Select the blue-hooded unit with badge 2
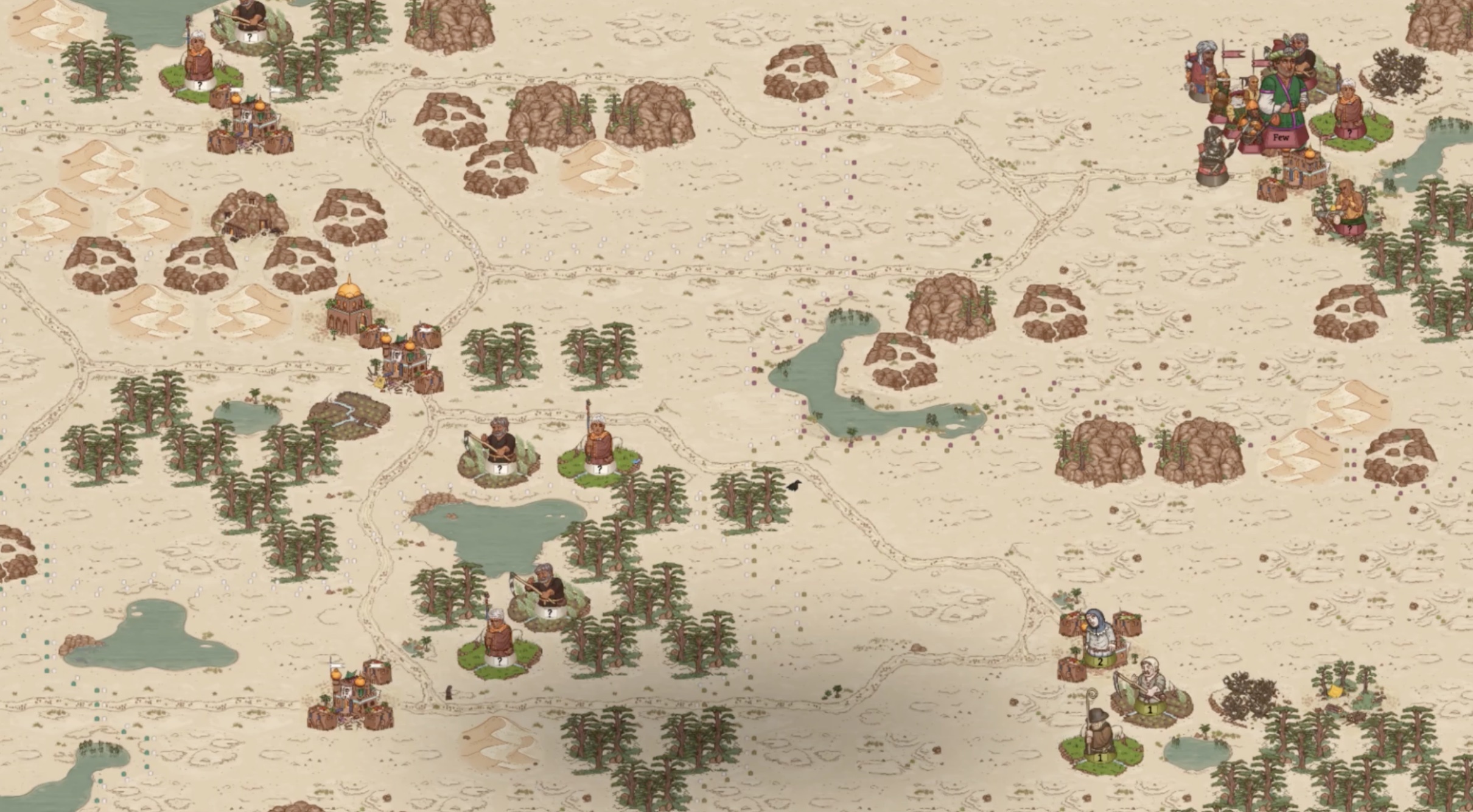Image resolution: width=1473 pixels, height=812 pixels. pos(1100,640)
